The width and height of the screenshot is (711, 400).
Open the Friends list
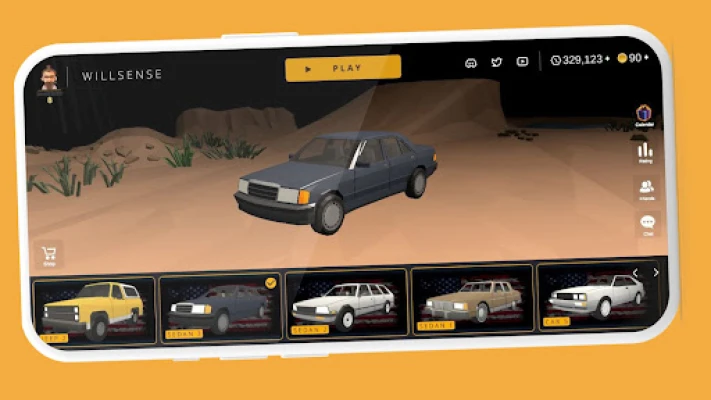(646, 189)
